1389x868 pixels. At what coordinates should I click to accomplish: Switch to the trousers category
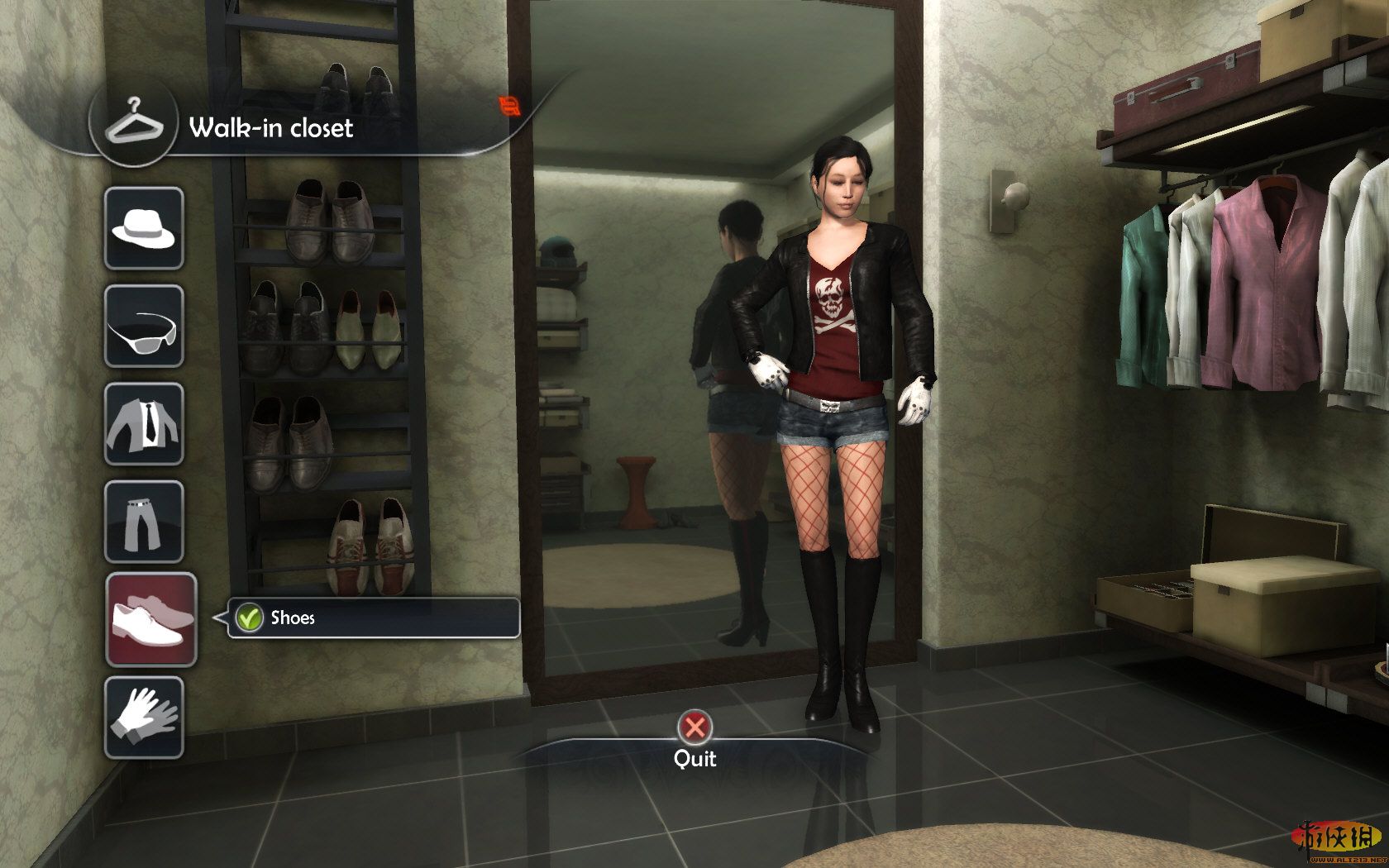coord(144,521)
